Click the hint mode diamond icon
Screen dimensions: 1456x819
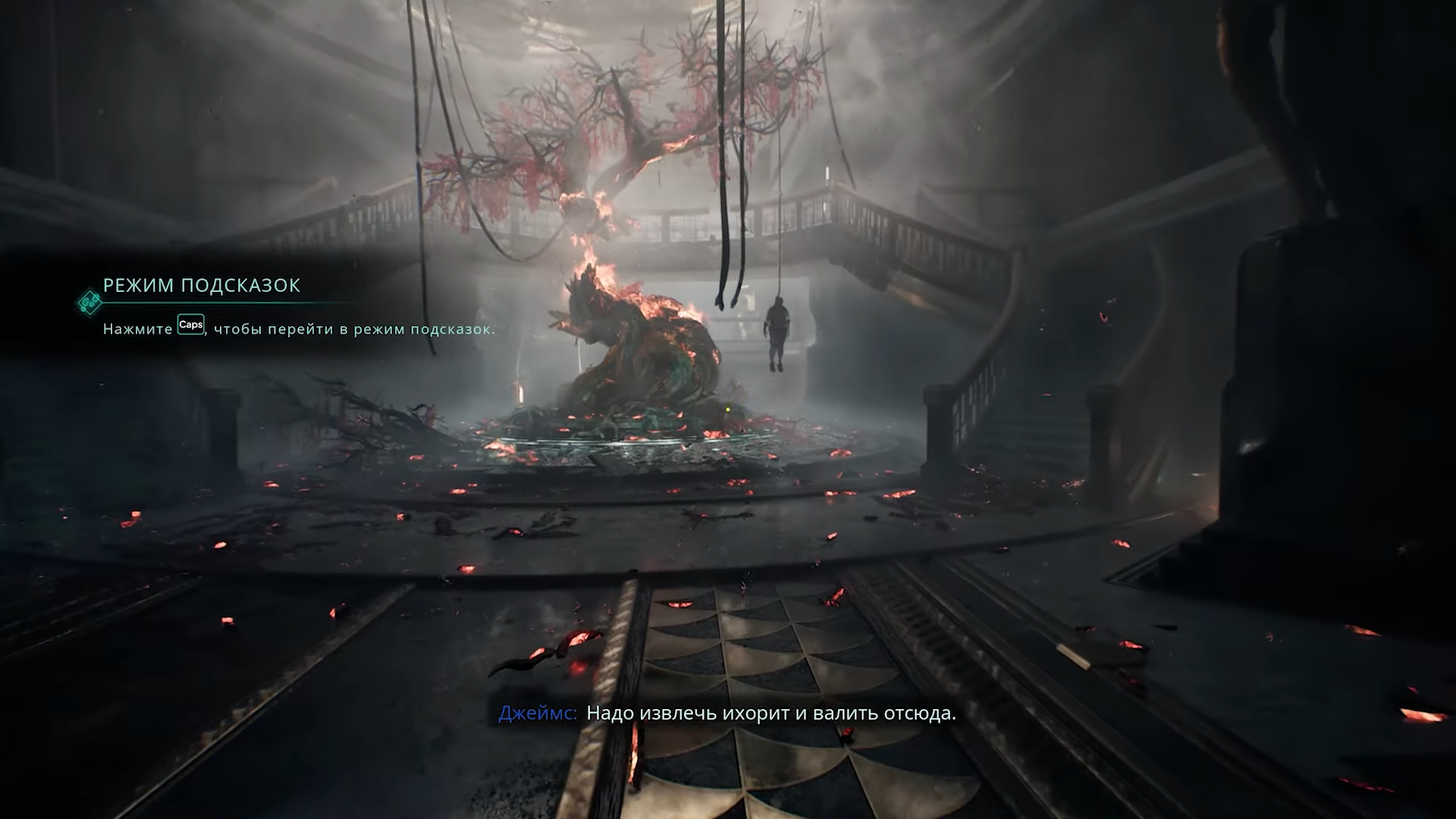coord(89,302)
